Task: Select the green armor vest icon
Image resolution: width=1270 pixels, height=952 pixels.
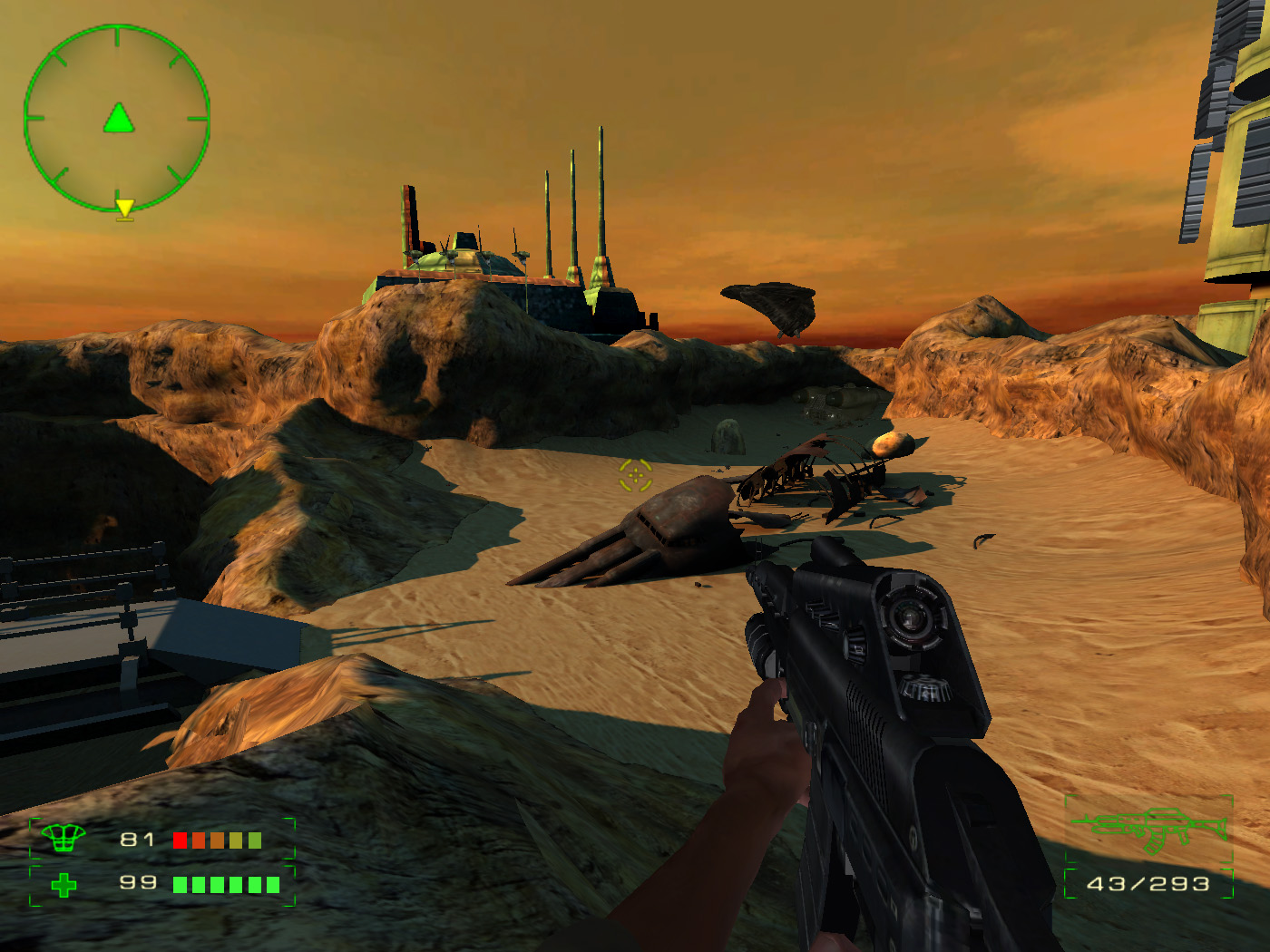Action: tap(63, 839)
